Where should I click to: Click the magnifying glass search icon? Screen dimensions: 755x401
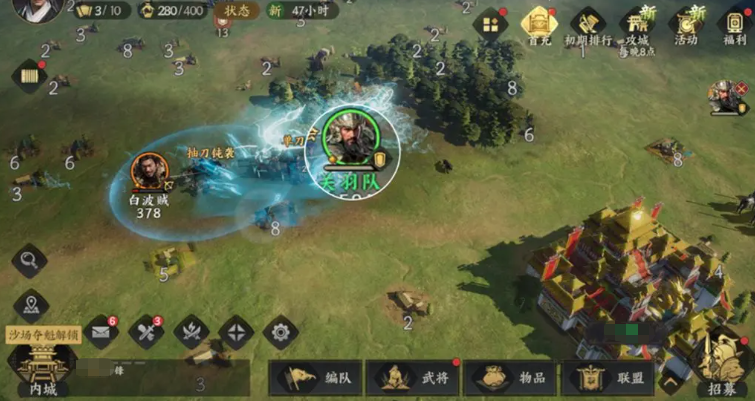29,261
